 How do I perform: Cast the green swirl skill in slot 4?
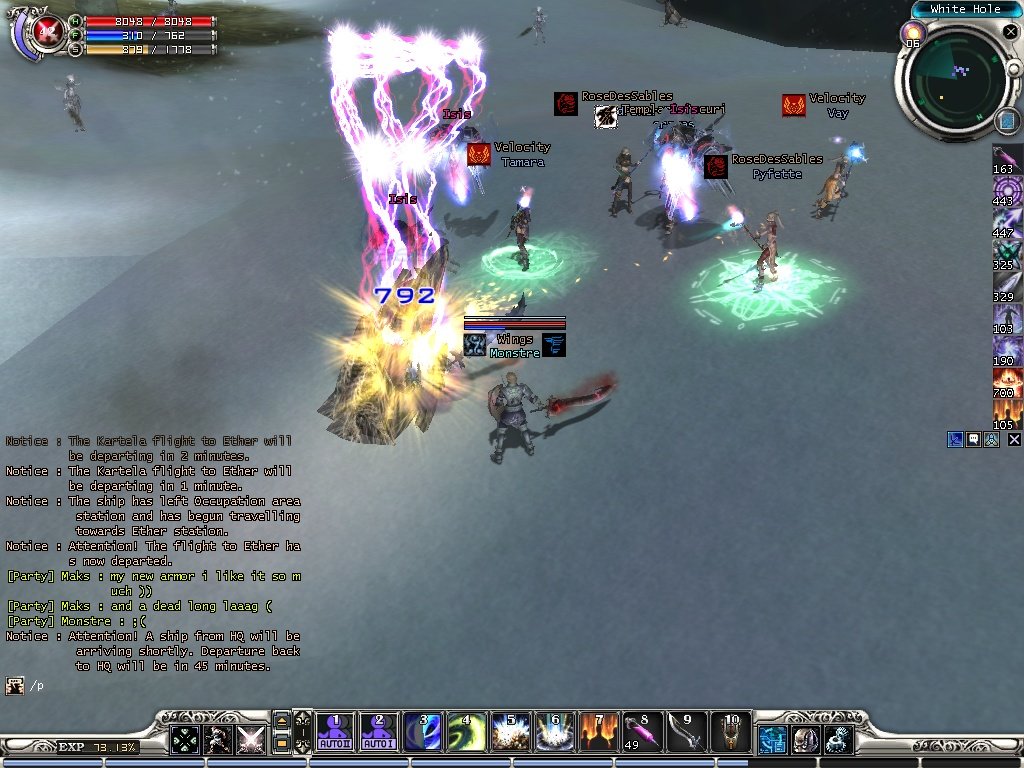point(466,732)
